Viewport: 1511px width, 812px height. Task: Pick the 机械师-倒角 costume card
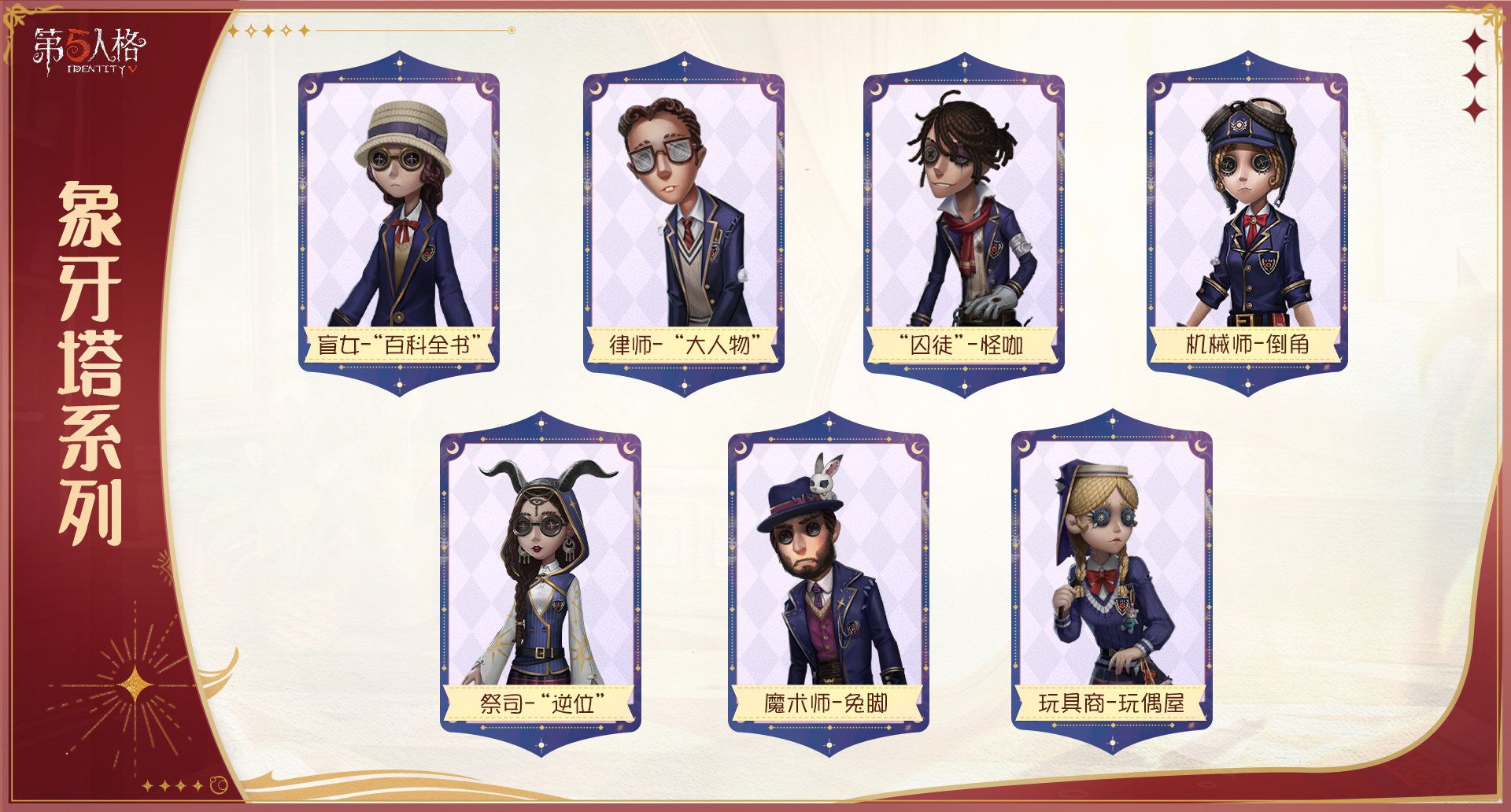[1247, 224]
